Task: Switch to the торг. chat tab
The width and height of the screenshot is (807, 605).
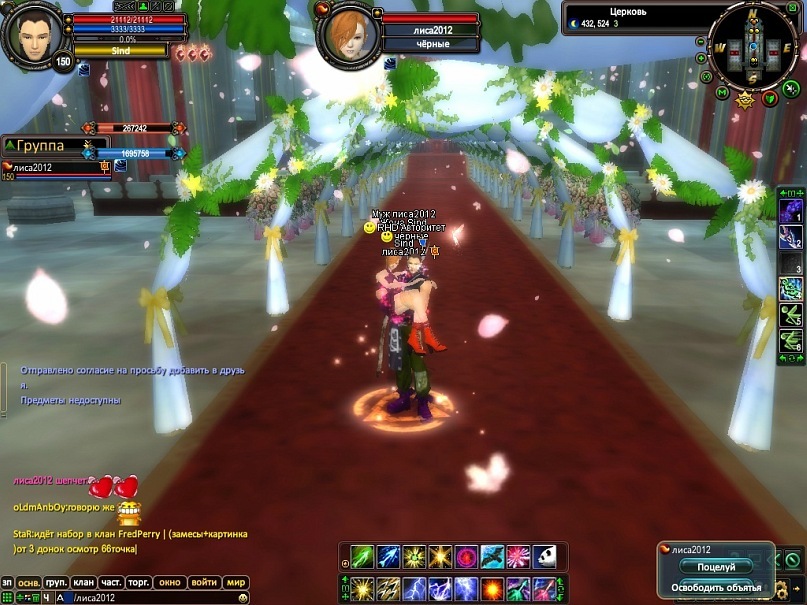Action: pos(139,582)
